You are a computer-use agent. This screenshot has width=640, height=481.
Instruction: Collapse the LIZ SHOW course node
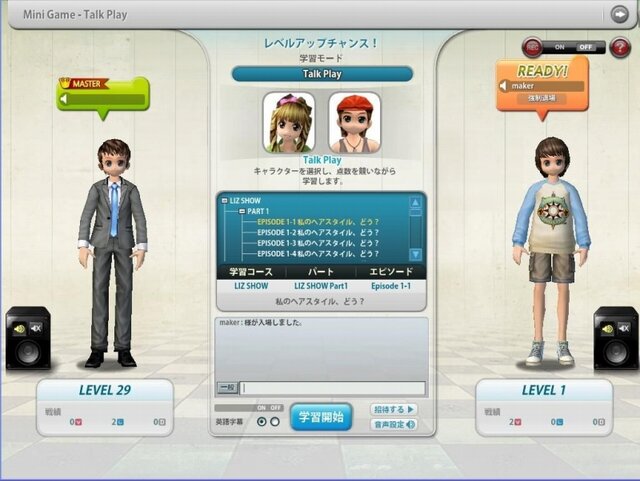[223, 200]
